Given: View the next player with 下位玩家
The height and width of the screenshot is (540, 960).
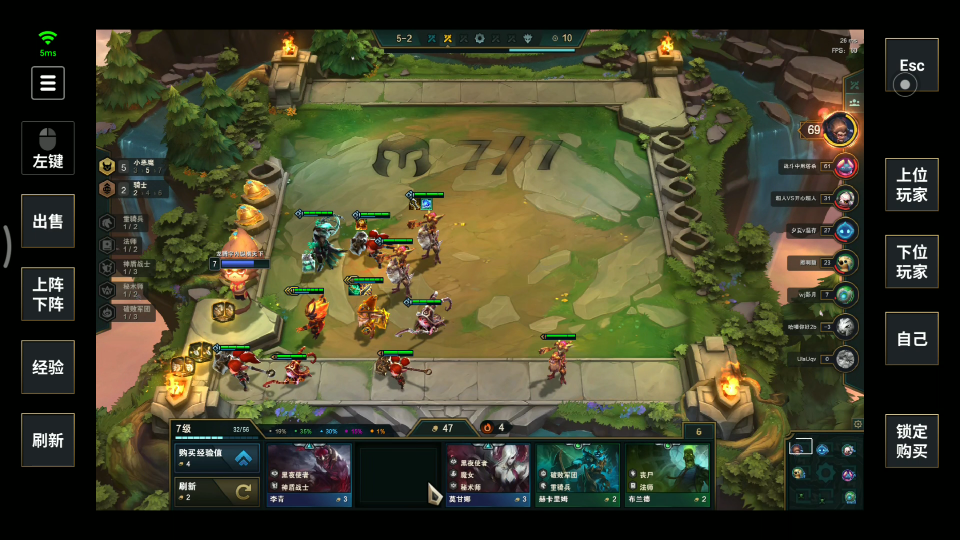Looking at the screenshot, I should click(x=911, y=262).
